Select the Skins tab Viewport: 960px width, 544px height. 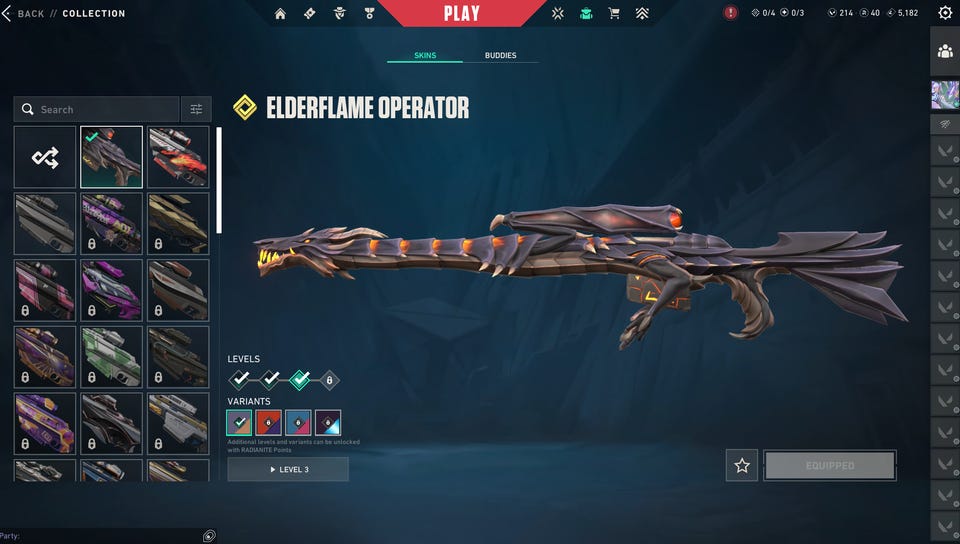coord(425,56)
